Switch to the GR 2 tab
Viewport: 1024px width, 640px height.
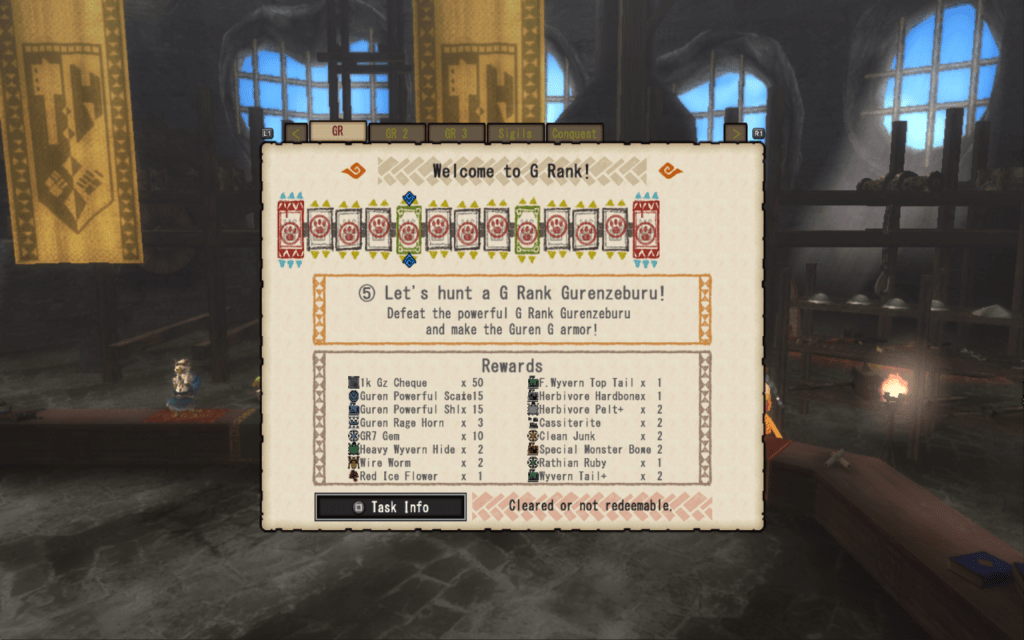pos(397,133)
